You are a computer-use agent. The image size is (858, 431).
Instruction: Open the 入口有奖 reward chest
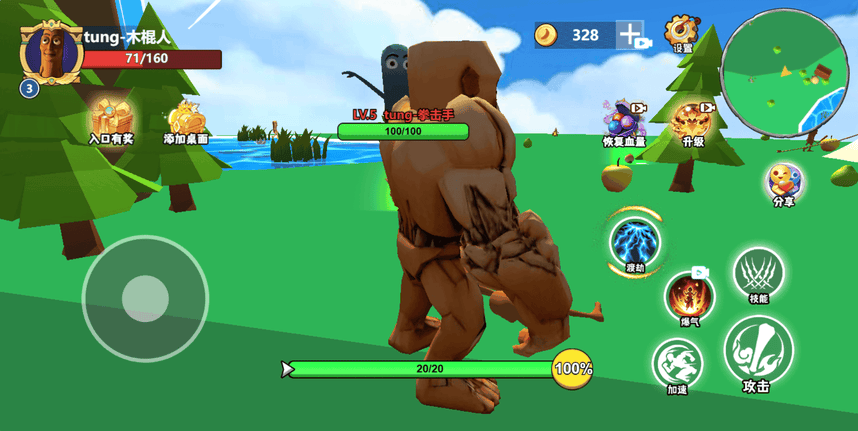(x=112, y=118)
